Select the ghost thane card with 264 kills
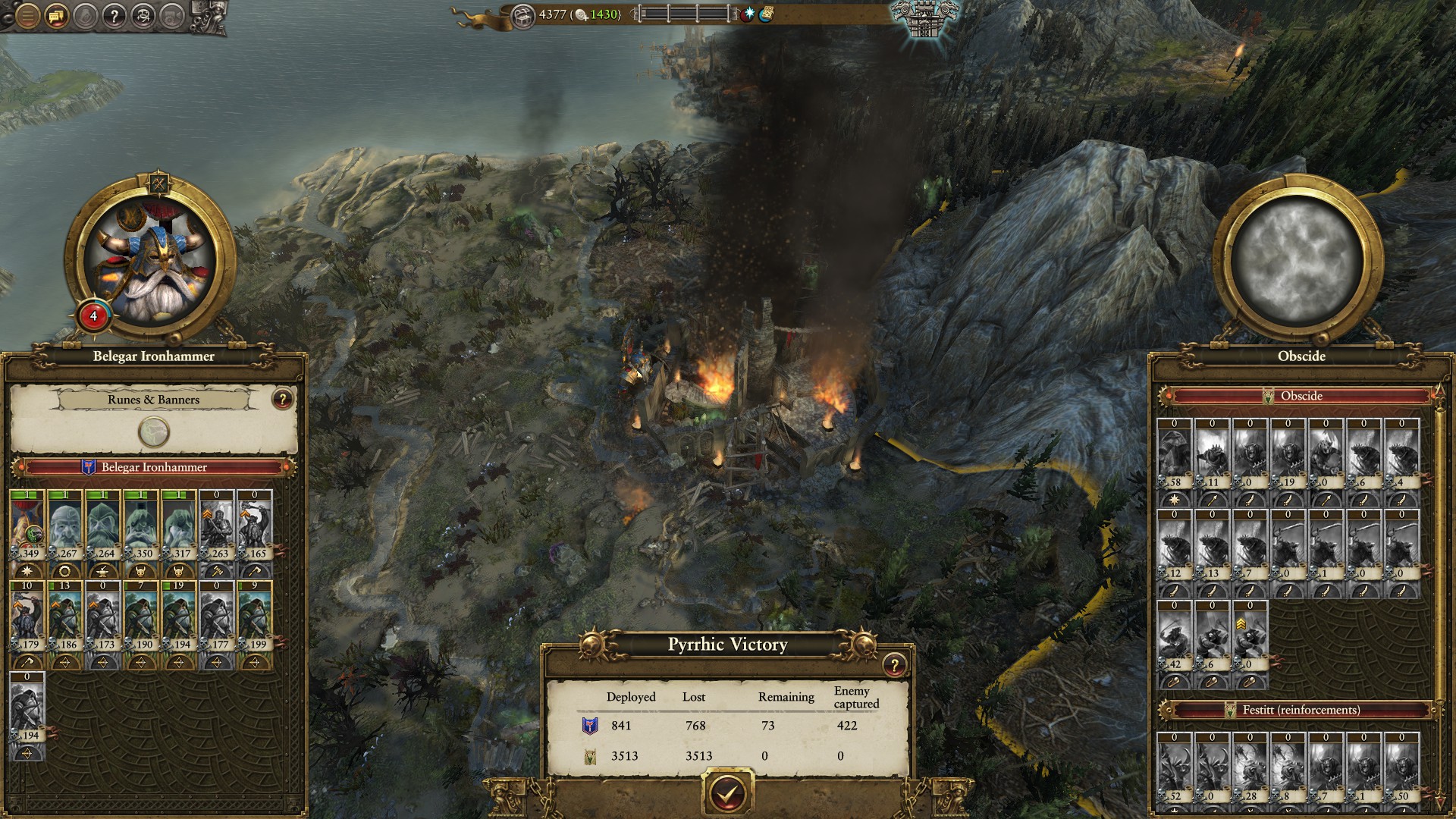1456x819 pixels. pos(103,526)
